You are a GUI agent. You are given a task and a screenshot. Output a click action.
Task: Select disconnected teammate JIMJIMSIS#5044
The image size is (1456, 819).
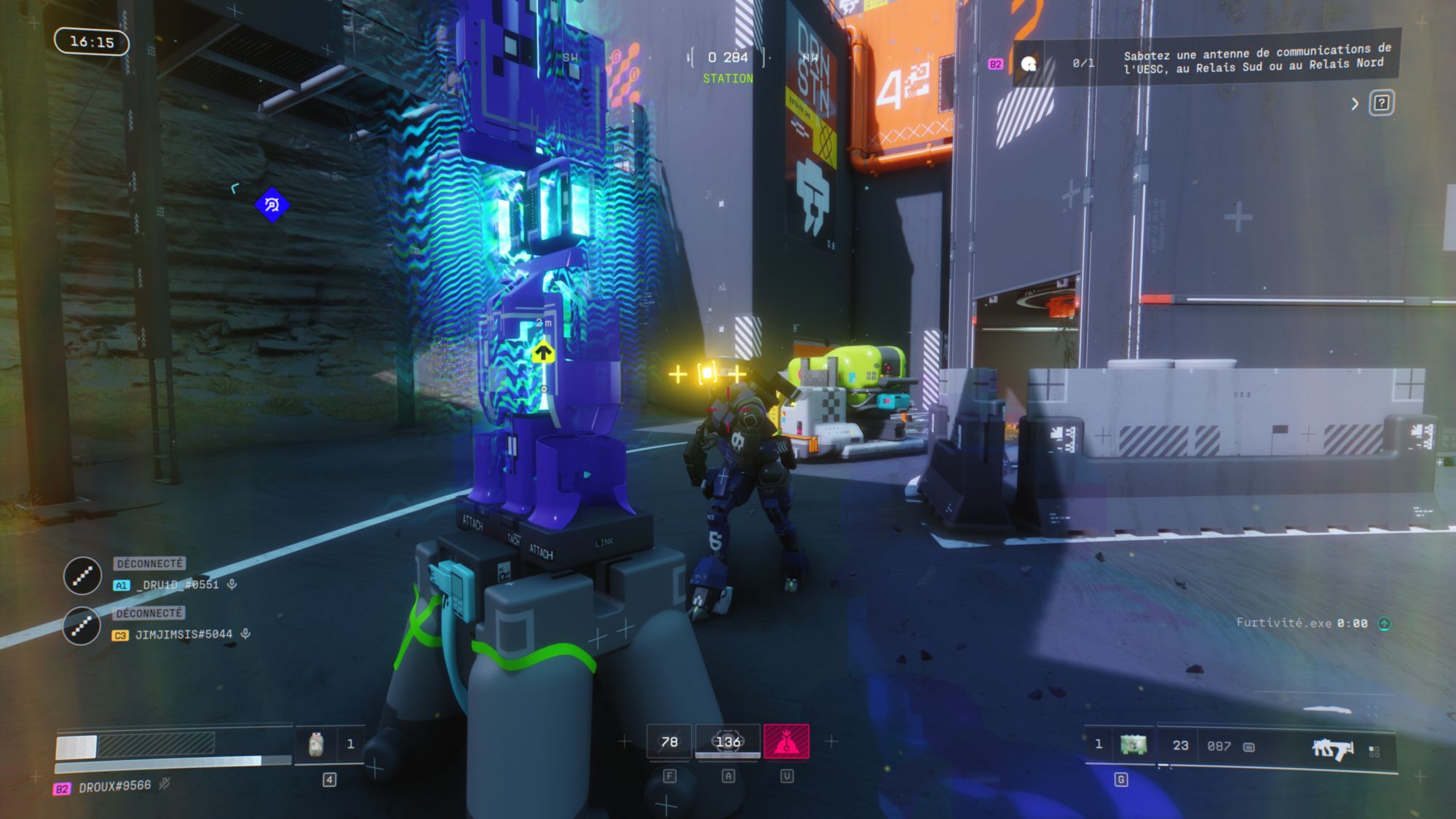coord(183,635)
